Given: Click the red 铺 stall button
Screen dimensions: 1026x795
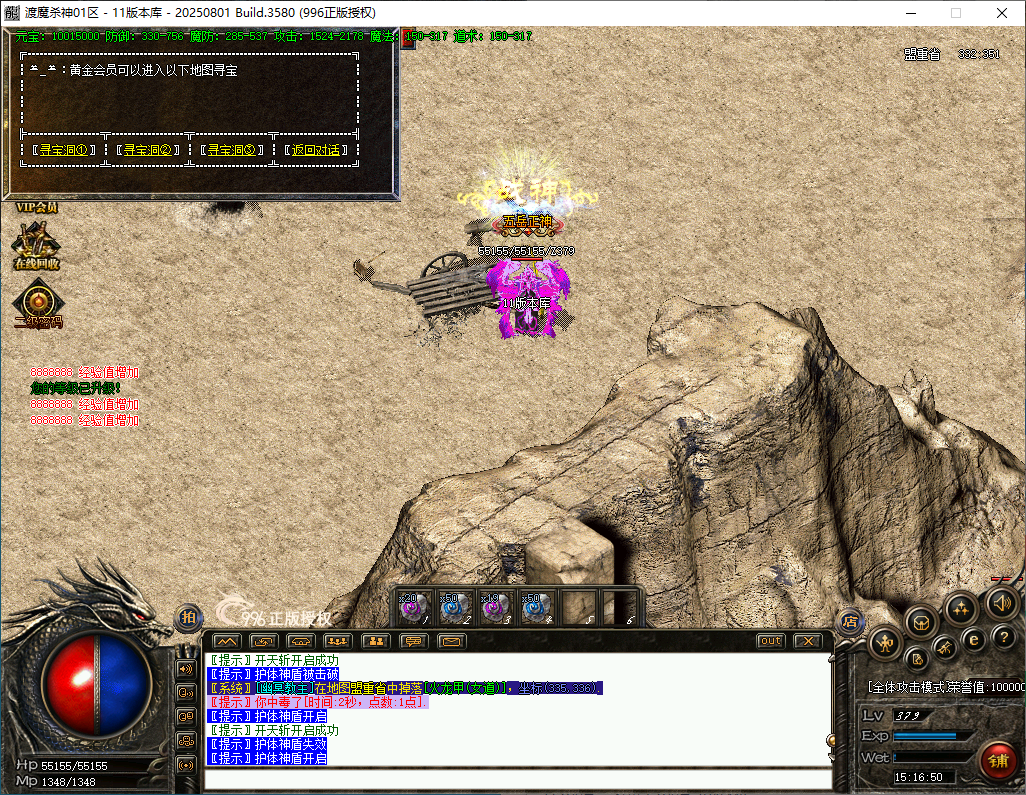Looking at the screenshot, I should click(x=998, y=759).
